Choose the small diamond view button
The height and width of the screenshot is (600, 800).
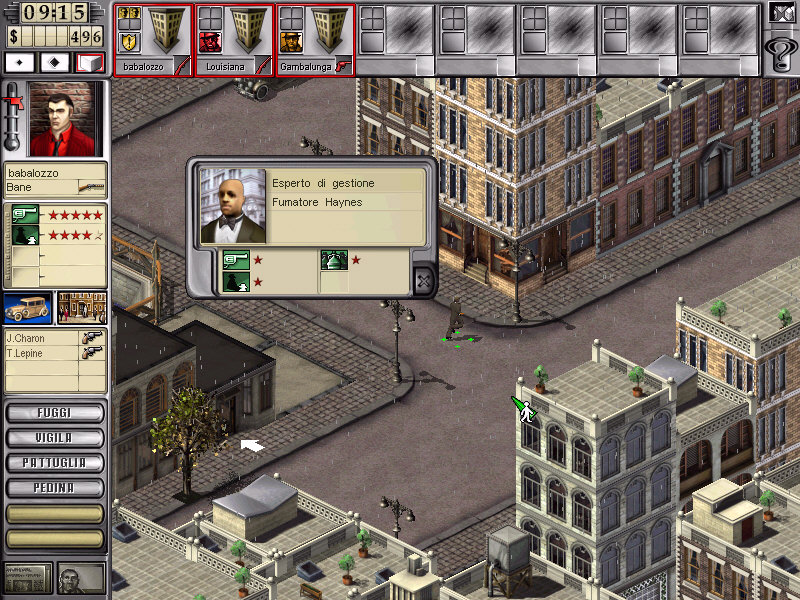tap(20, 62)
